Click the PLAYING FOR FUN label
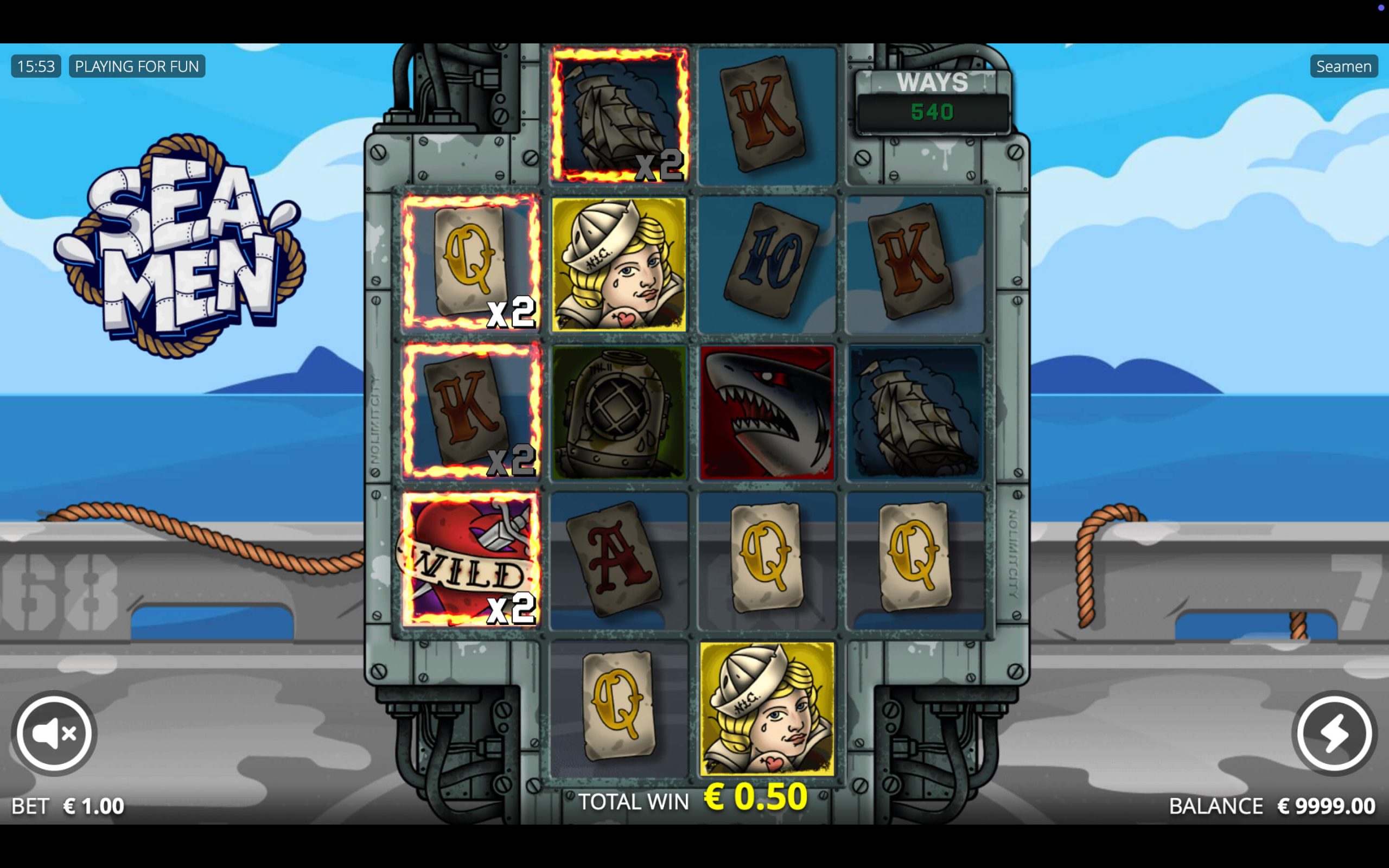The image size is (1389, 868). (x=136, y=66)
